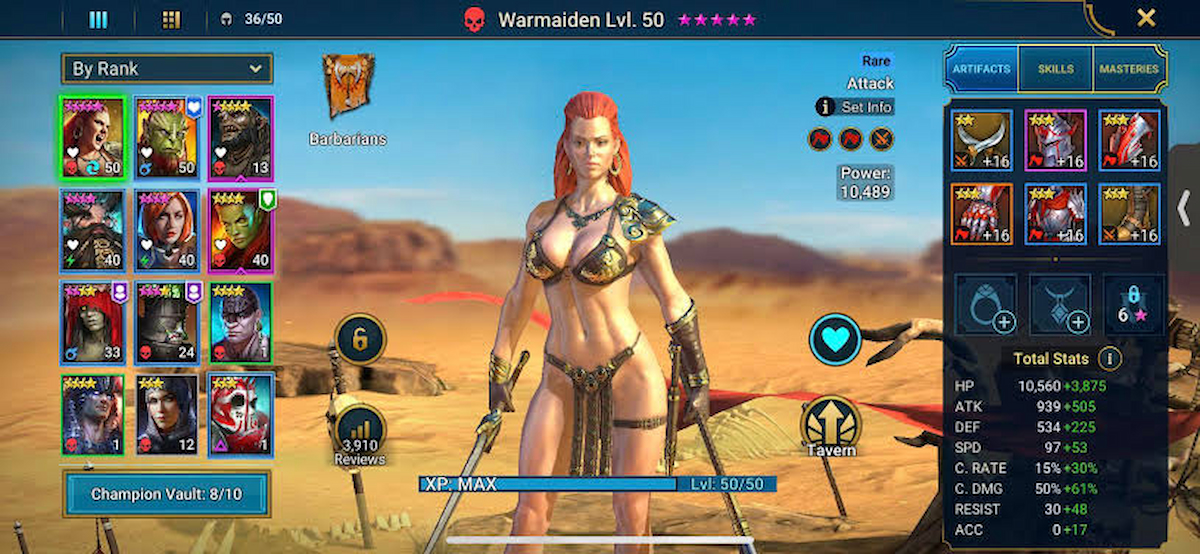Tap the heart favorite button
Image resolution: width=1200 pixels, height=554 pixels.
(835, 340)
